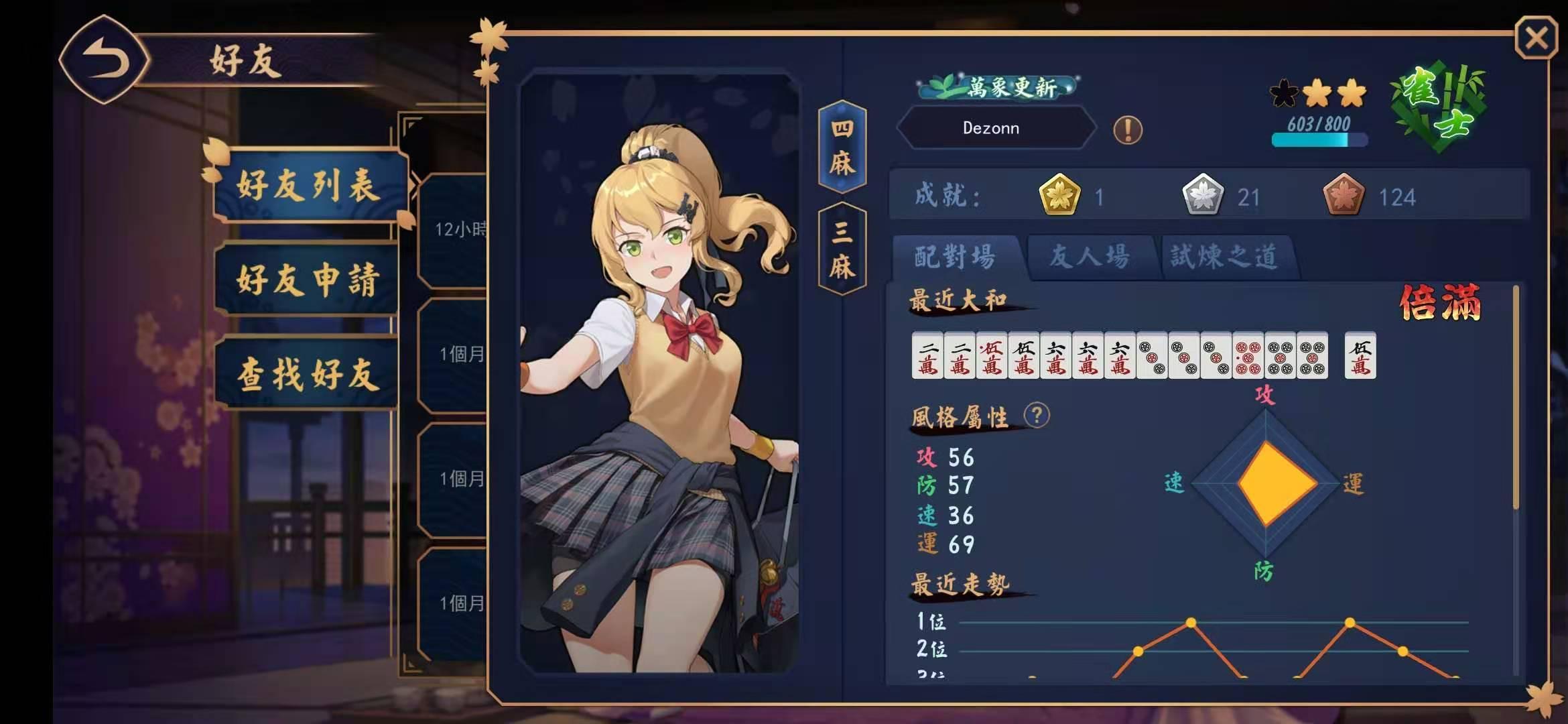
Task: Click the back arrow in the top left
Action: click(105, 60)
